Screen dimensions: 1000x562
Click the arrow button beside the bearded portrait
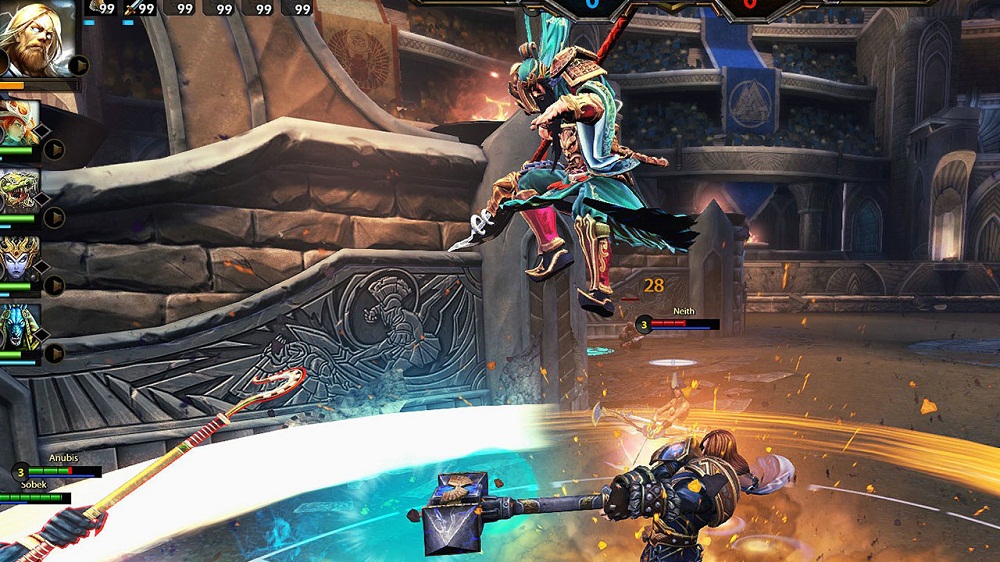[x=79, y=66]
